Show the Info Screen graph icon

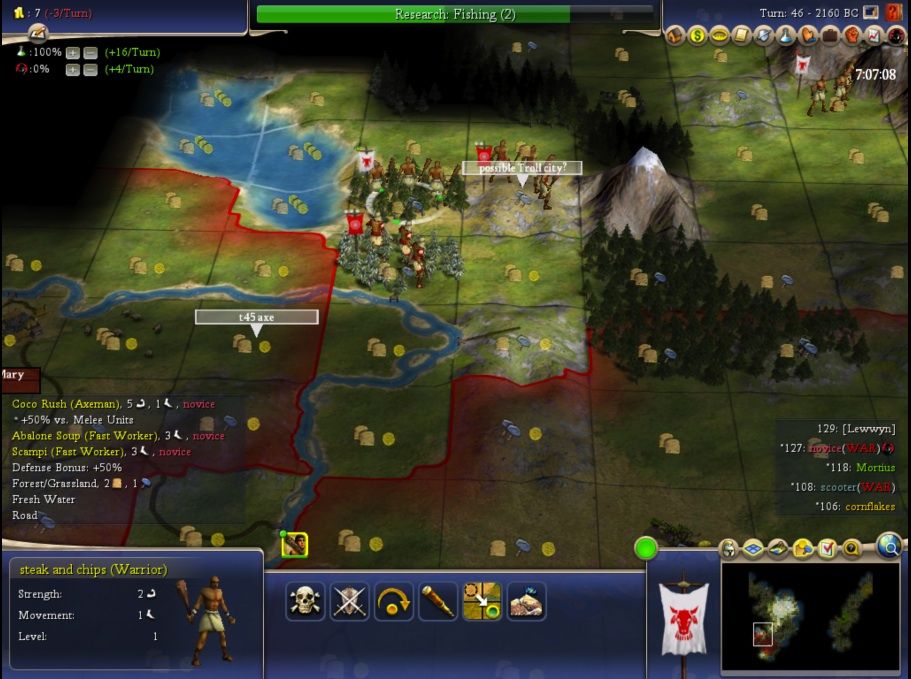click(x=874, y=37)
